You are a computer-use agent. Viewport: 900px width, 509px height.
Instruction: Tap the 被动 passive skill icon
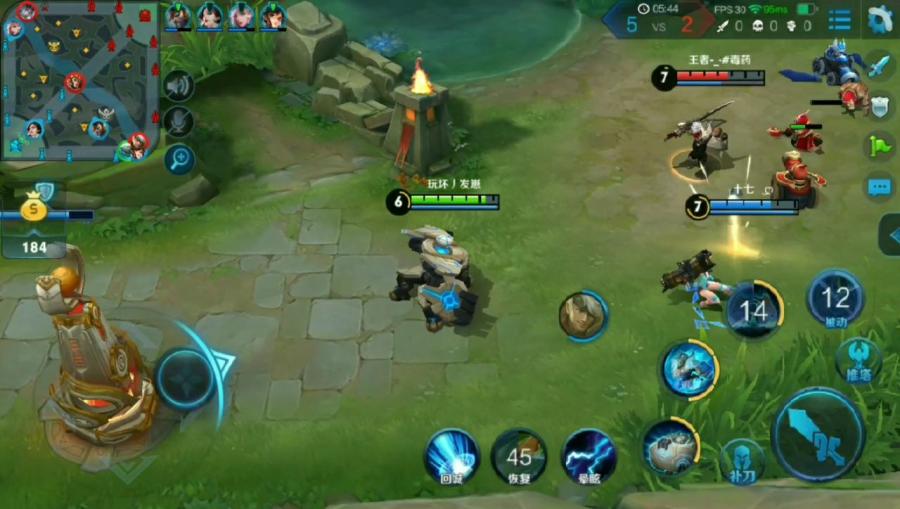coord(835,299)
